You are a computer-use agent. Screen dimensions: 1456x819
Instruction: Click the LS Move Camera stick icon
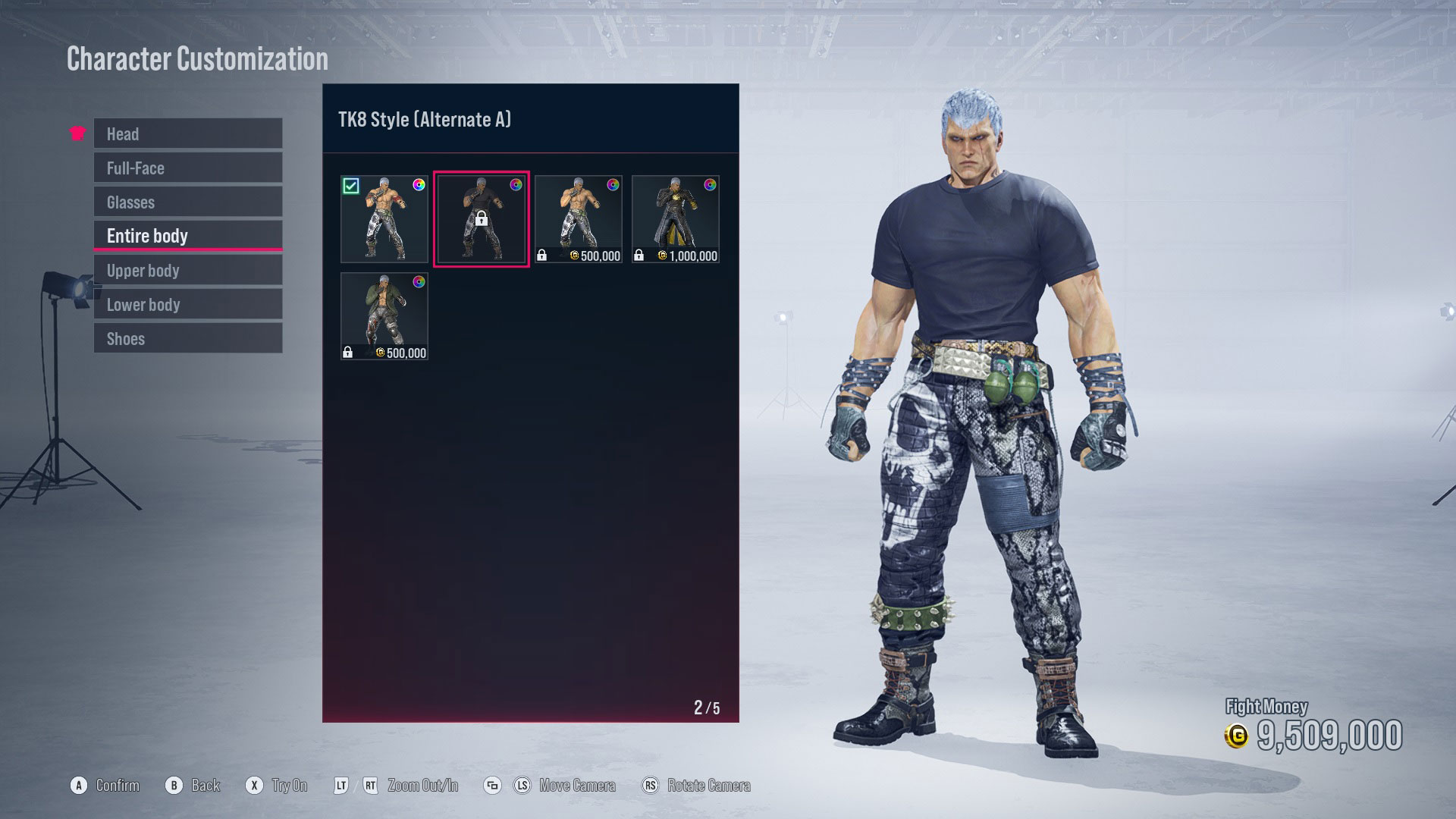pos(522,786)
